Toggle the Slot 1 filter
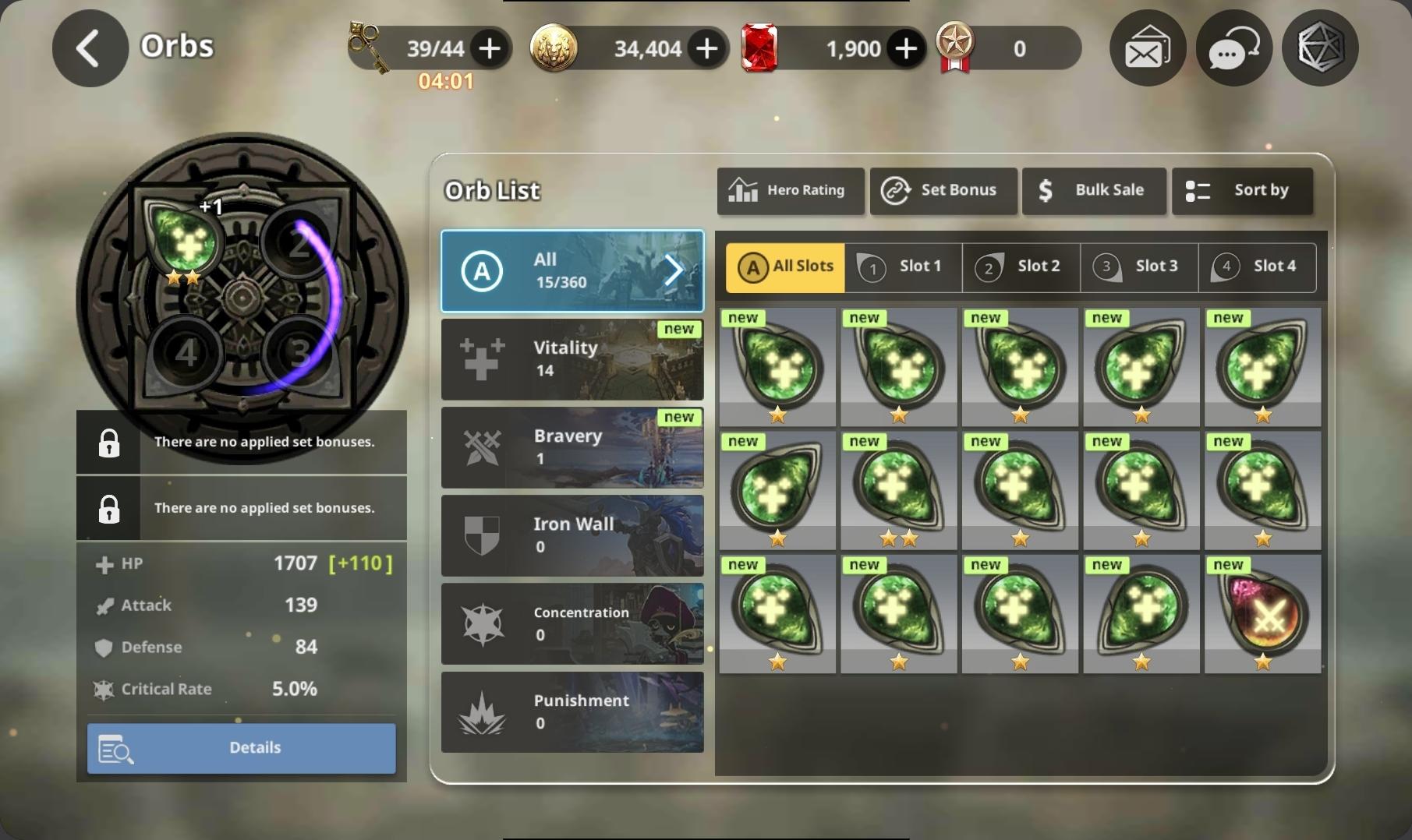The image size is (1412, 840). coord(903,267)
